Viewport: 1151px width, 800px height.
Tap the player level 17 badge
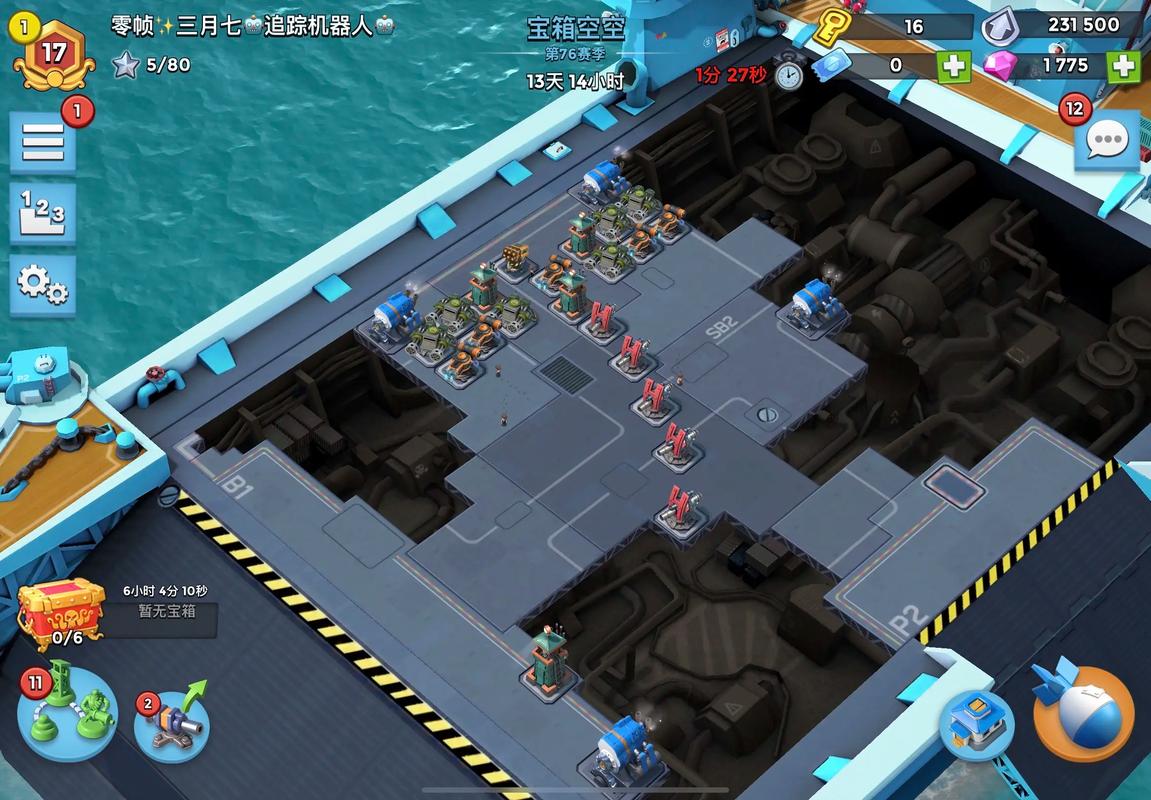[53, 53]
